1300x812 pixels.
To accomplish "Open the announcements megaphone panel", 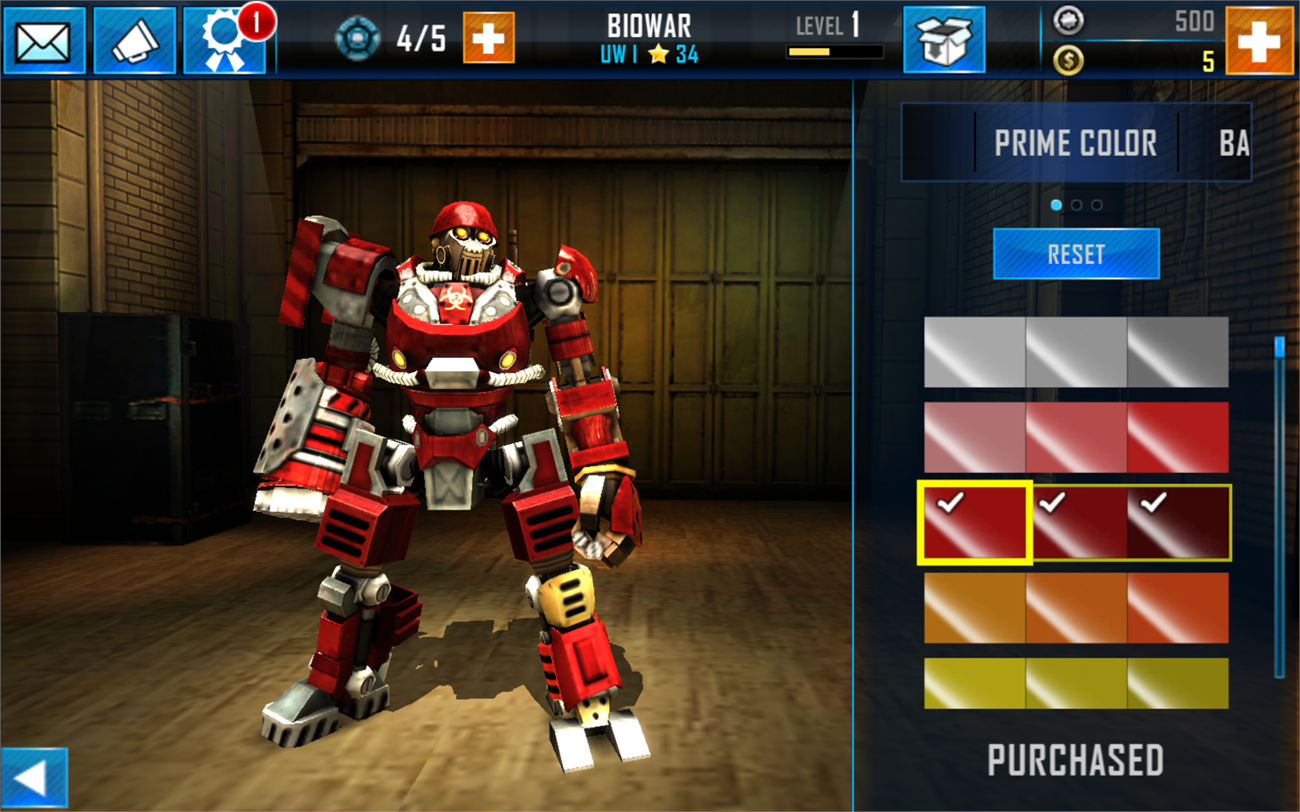I will tap(137, 40).
